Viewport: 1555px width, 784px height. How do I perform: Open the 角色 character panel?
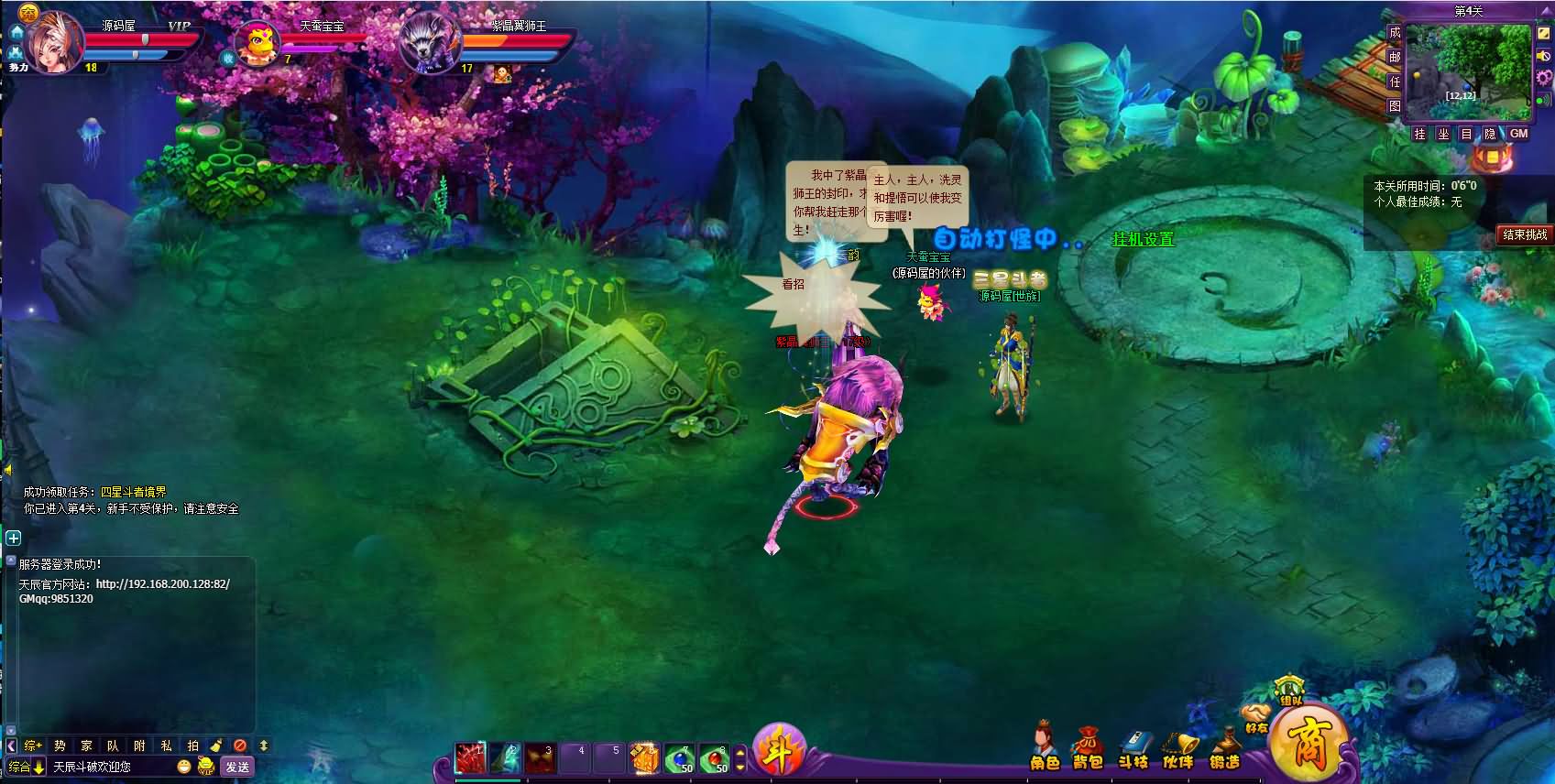click(1044, 748)
